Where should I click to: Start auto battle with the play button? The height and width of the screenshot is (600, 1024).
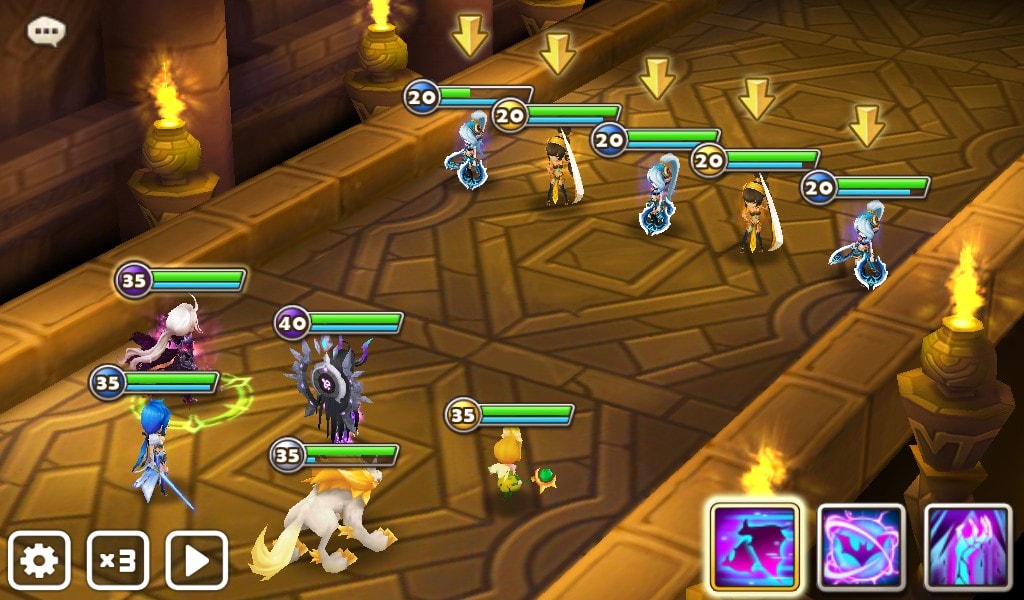tap(197, 561)
